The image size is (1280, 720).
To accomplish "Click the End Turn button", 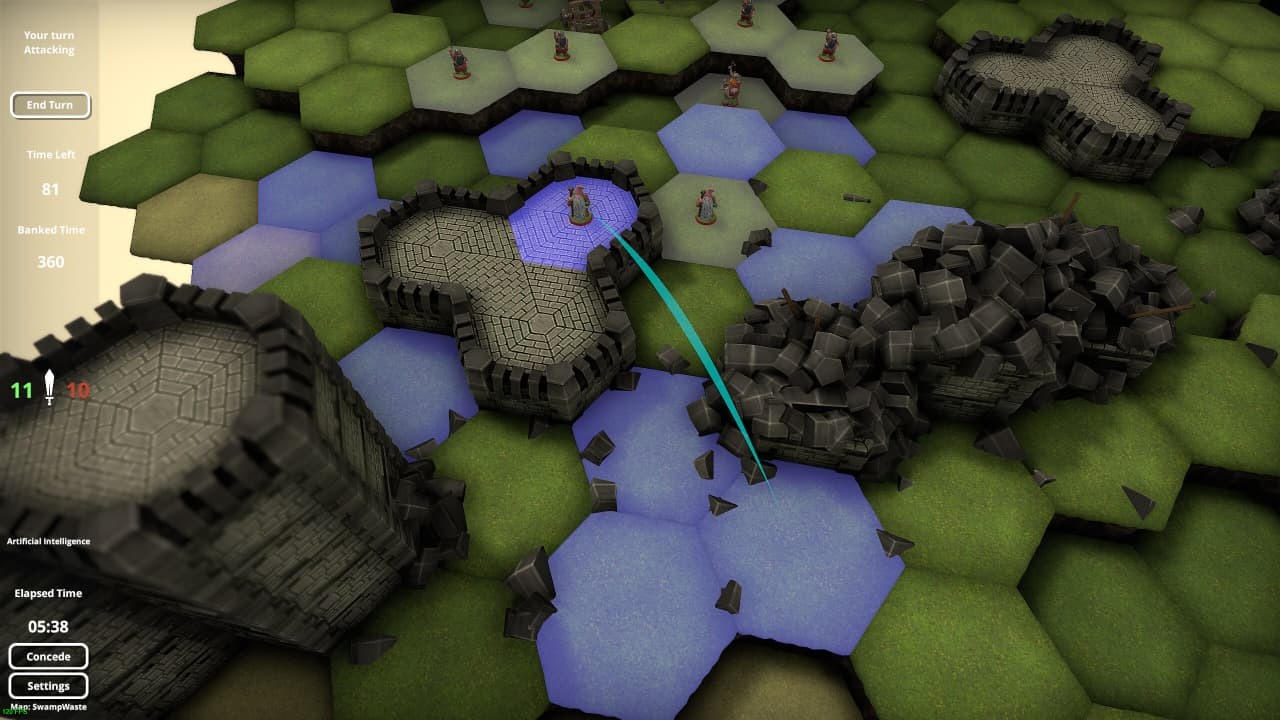I will point(50,105).
